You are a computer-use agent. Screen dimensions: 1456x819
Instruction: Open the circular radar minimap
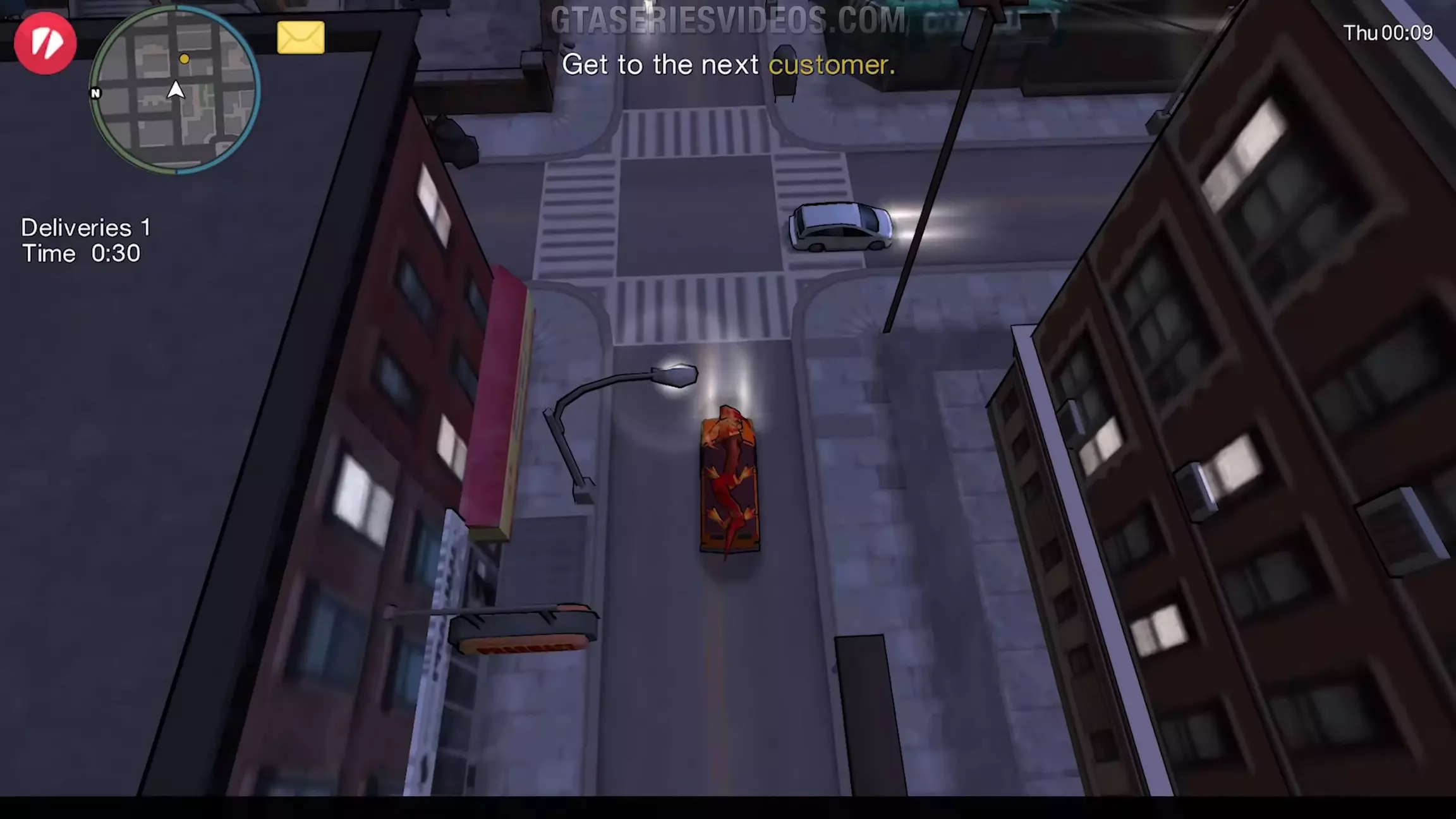pyautogui.click(x=174, y=90)
